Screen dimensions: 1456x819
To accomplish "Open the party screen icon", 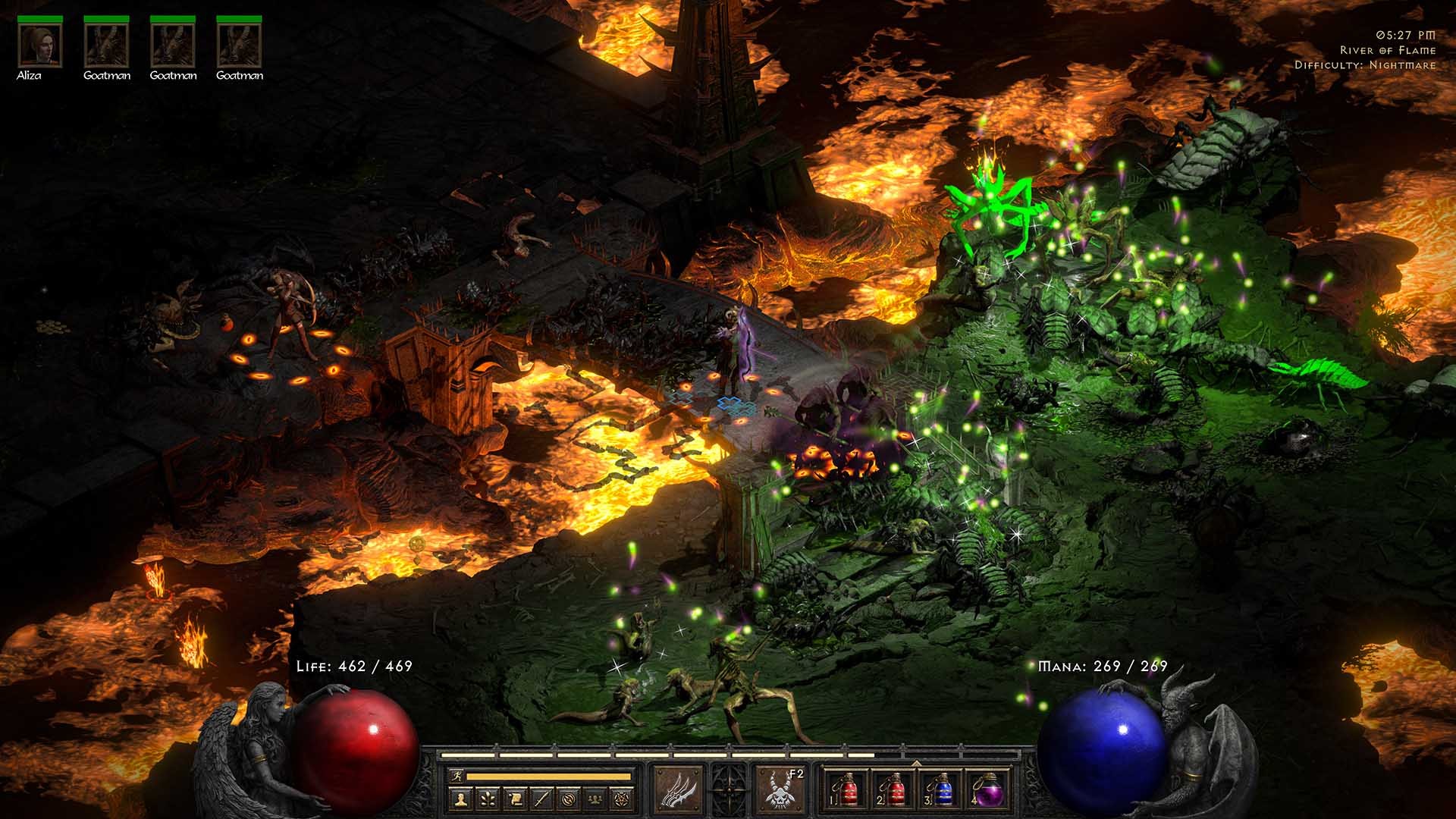I will point(597,799).
